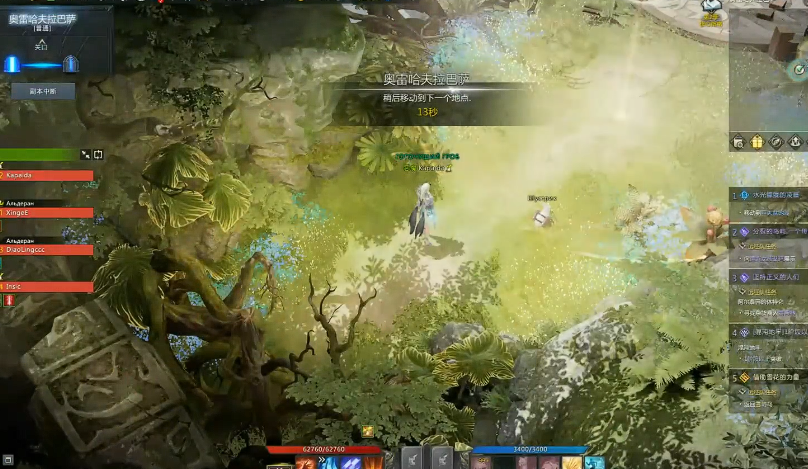Select the fifth quest tracker entry
The image size is (808, 469).
point(770,377)
